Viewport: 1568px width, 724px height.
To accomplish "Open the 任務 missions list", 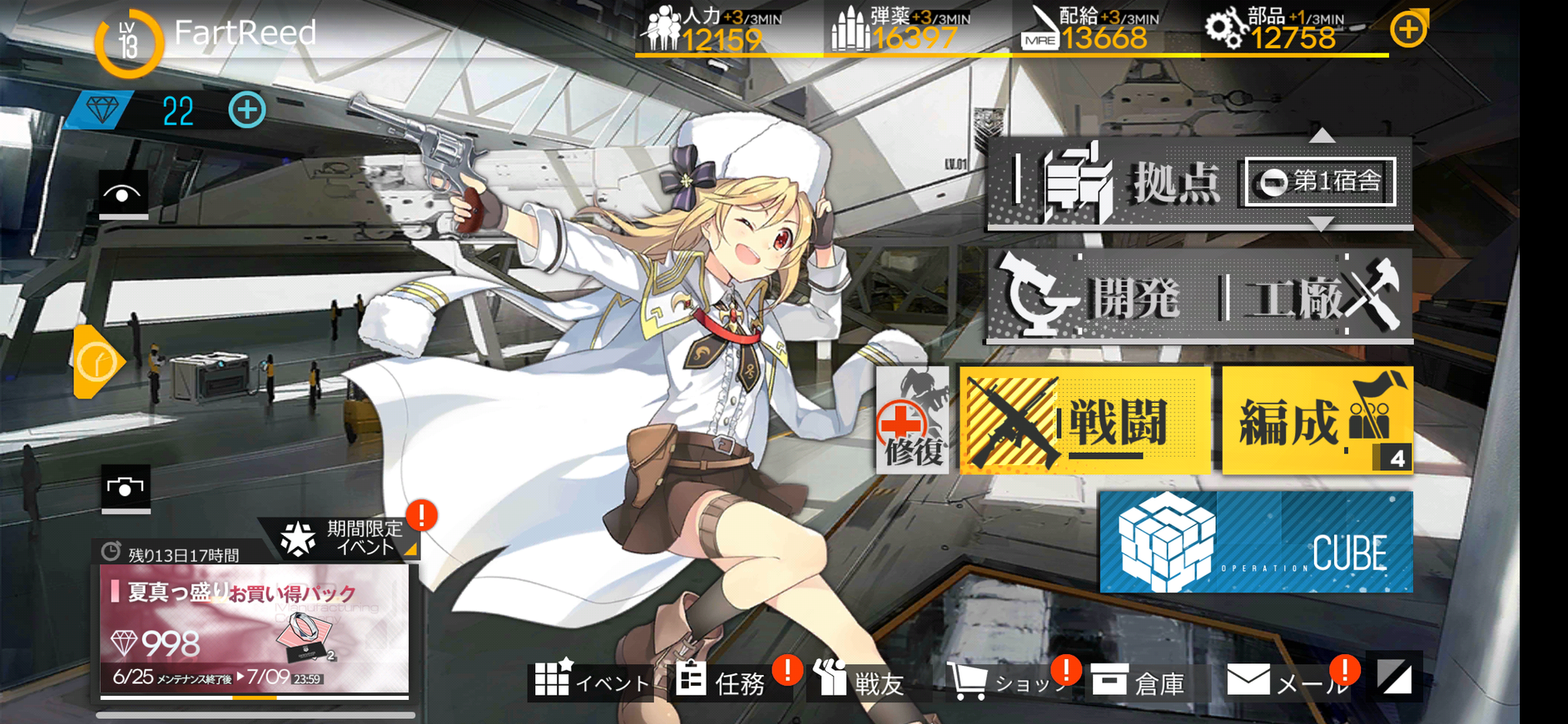I will [721, 682].
